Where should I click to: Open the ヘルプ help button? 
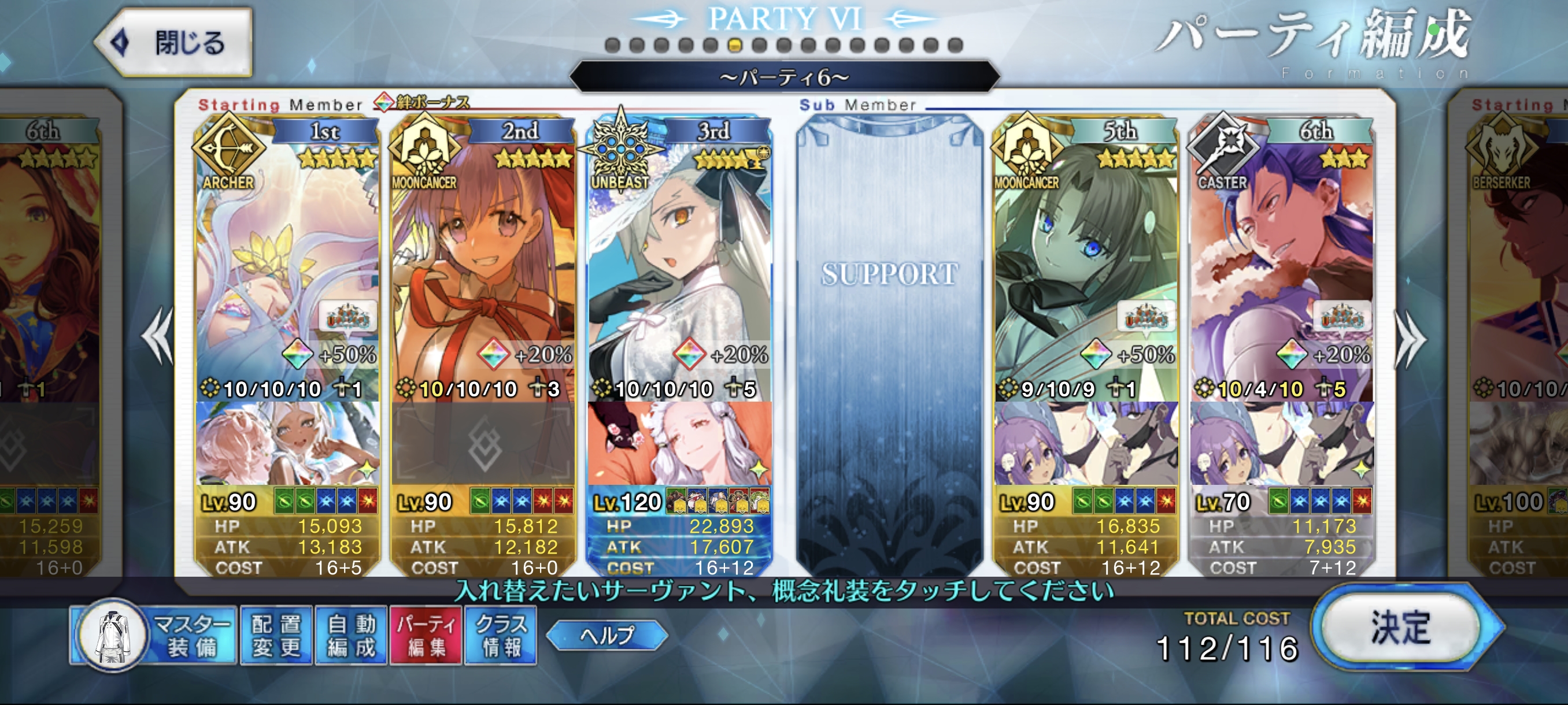[x=607, y=635]
